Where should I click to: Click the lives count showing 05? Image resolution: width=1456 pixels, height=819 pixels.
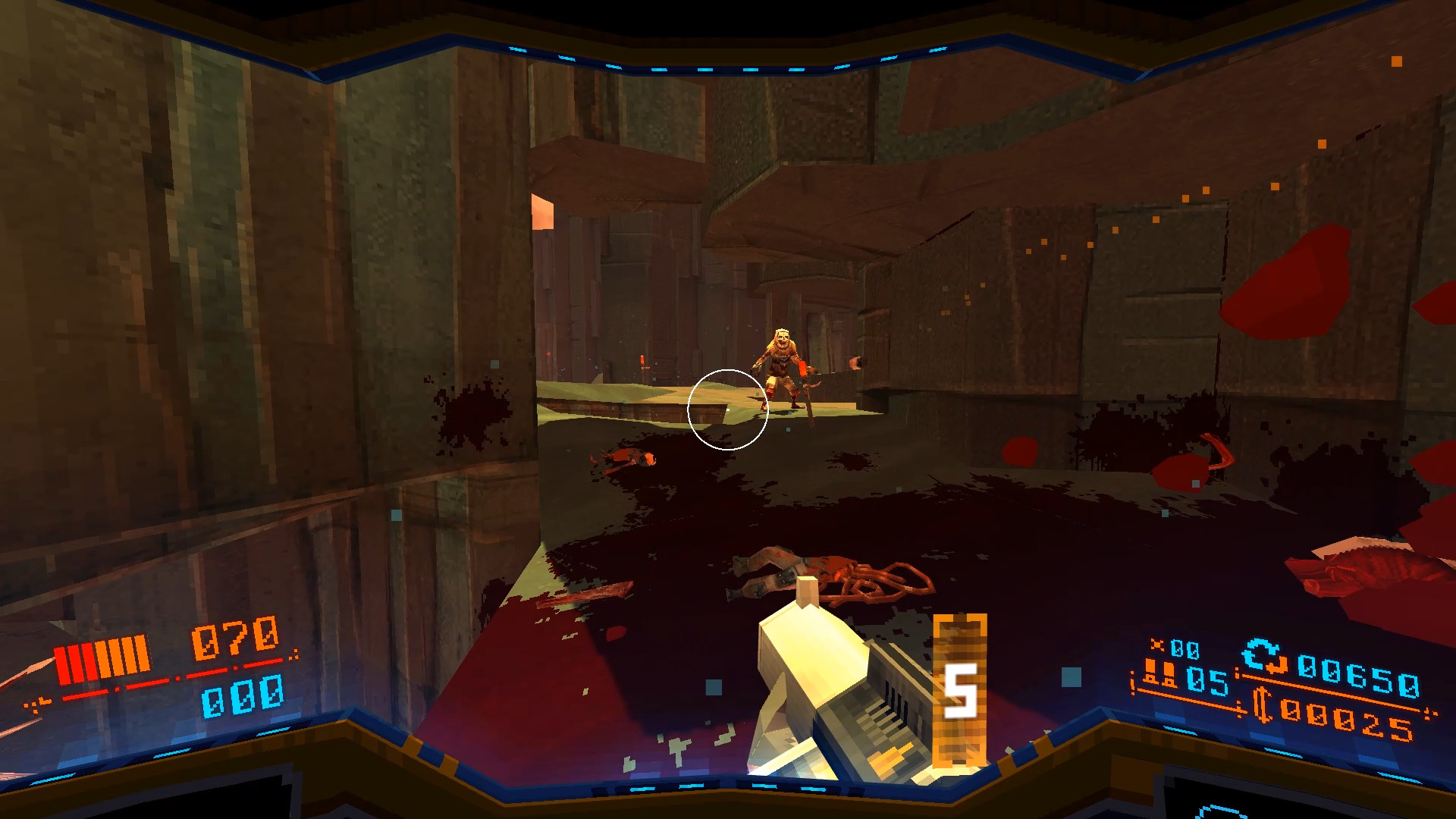point(1208,681)
